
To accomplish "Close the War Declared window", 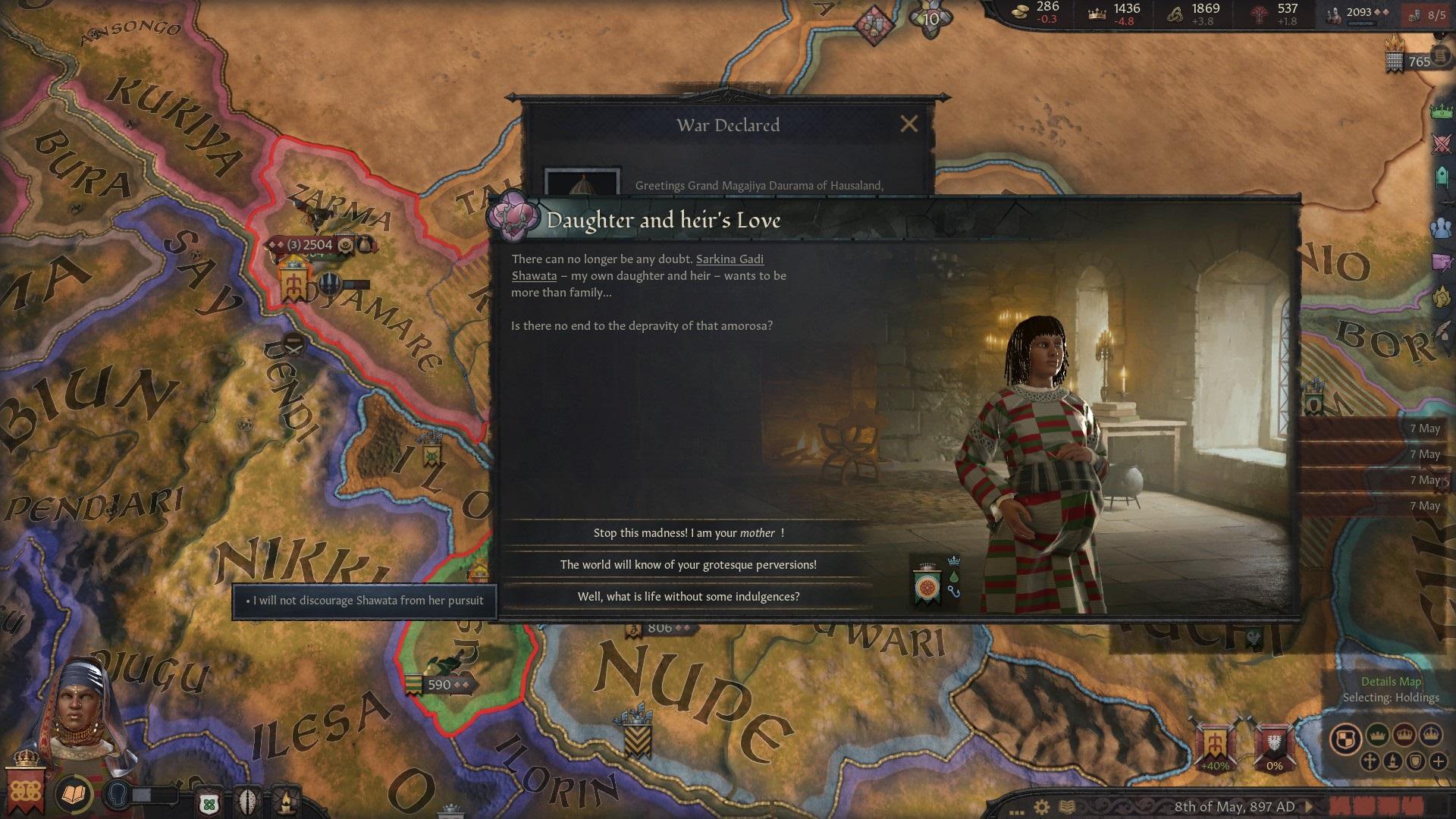I will (908, 124).
